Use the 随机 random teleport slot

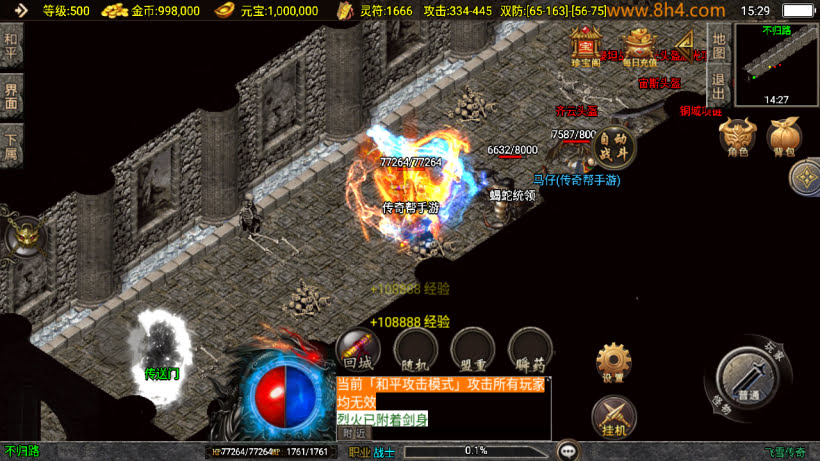[412, 350]
